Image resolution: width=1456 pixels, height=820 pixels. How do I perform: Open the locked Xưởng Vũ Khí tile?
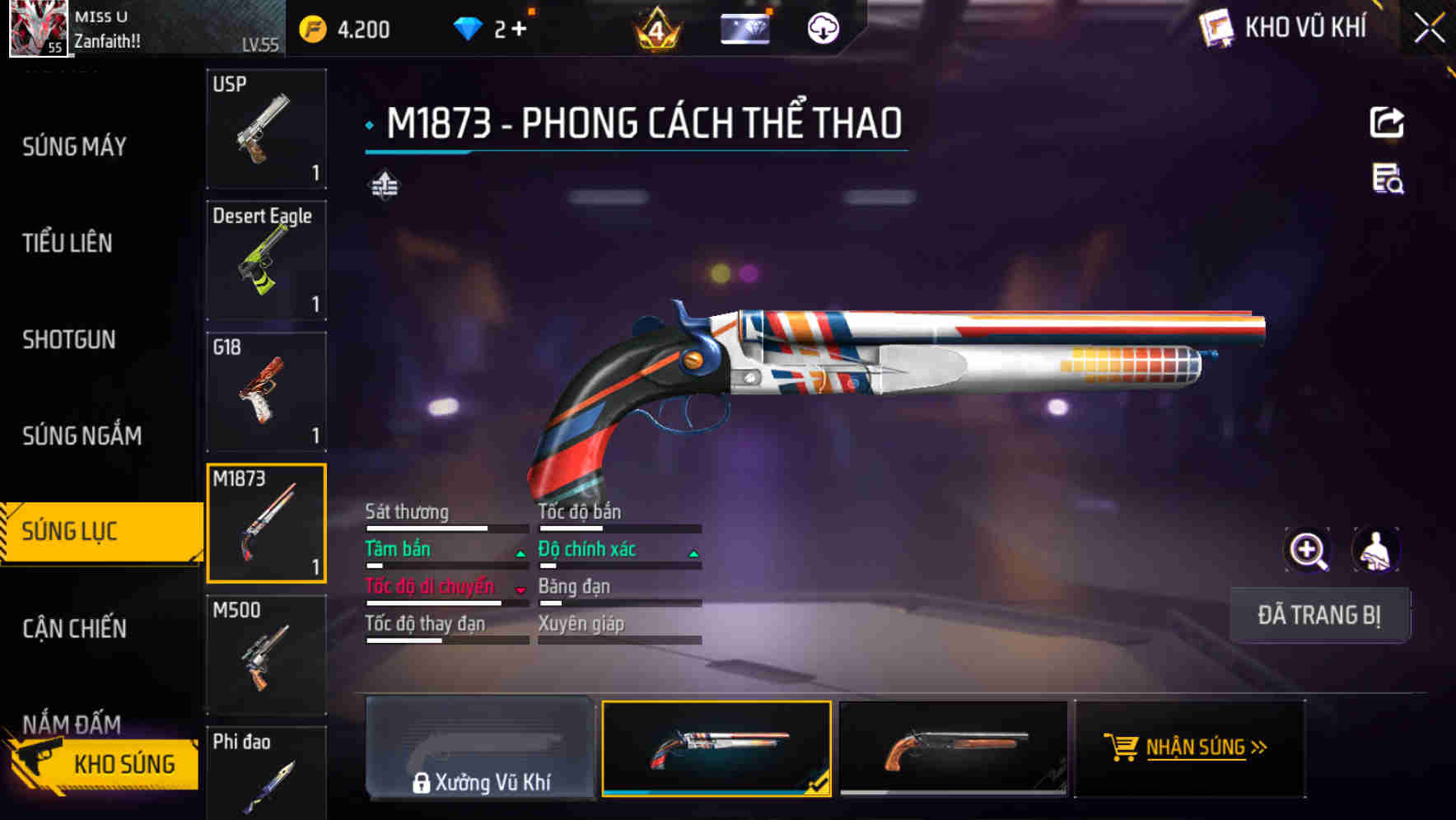coord(480,748)
